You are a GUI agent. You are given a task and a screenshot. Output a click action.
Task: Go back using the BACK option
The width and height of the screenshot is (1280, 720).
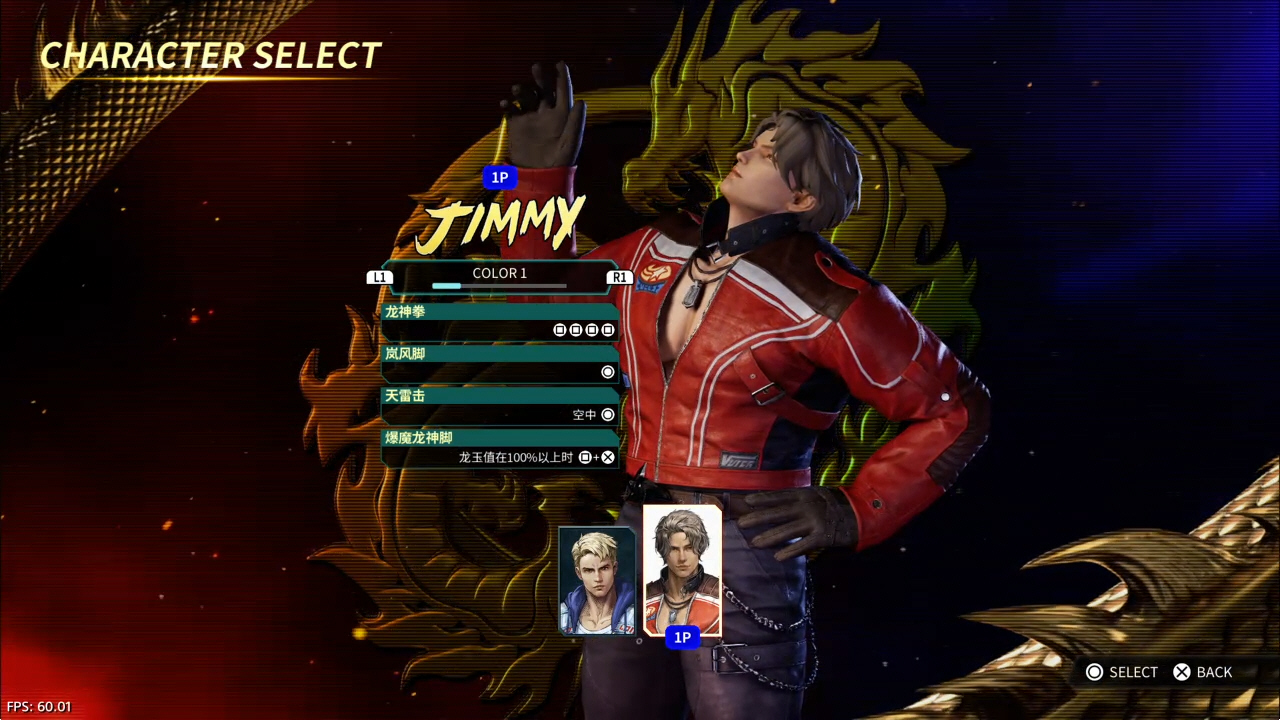coord(1203,672)
